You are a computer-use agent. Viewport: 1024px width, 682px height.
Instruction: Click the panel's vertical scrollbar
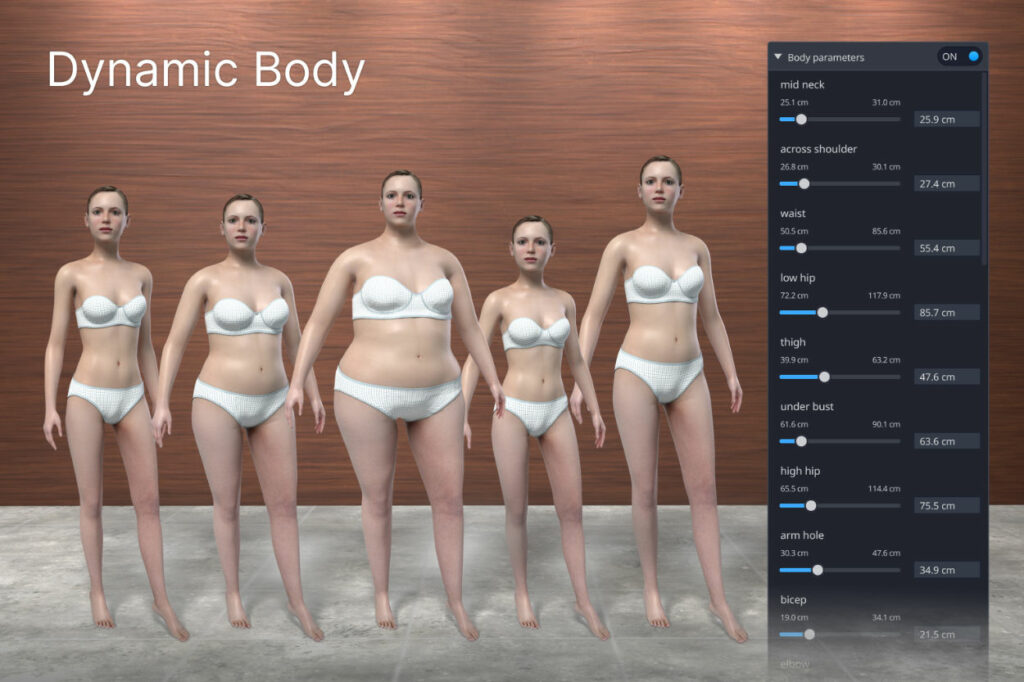point(985,170)
